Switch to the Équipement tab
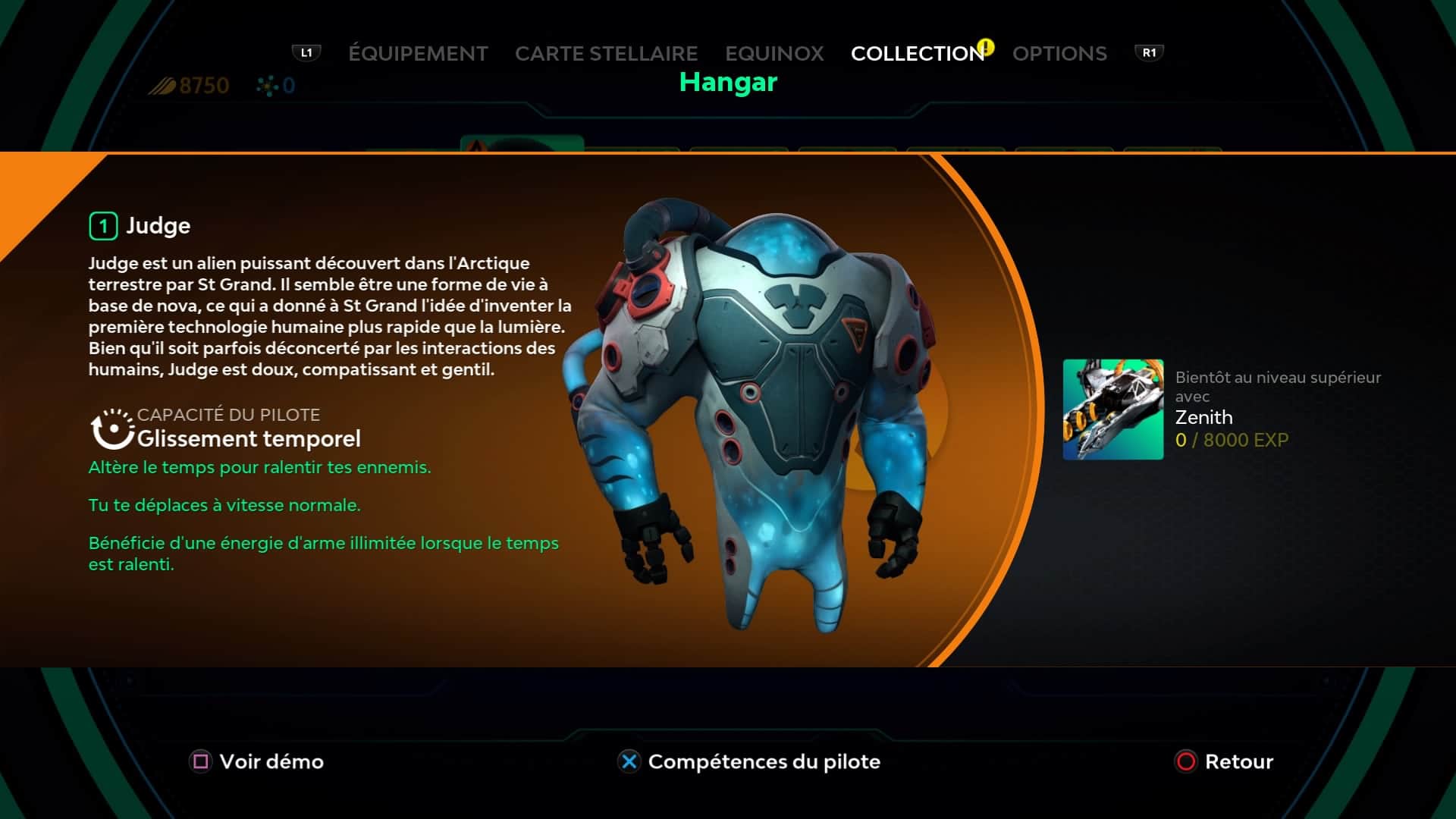The width and height of the screenshot is (1456, 819). (x=418, y=54)
